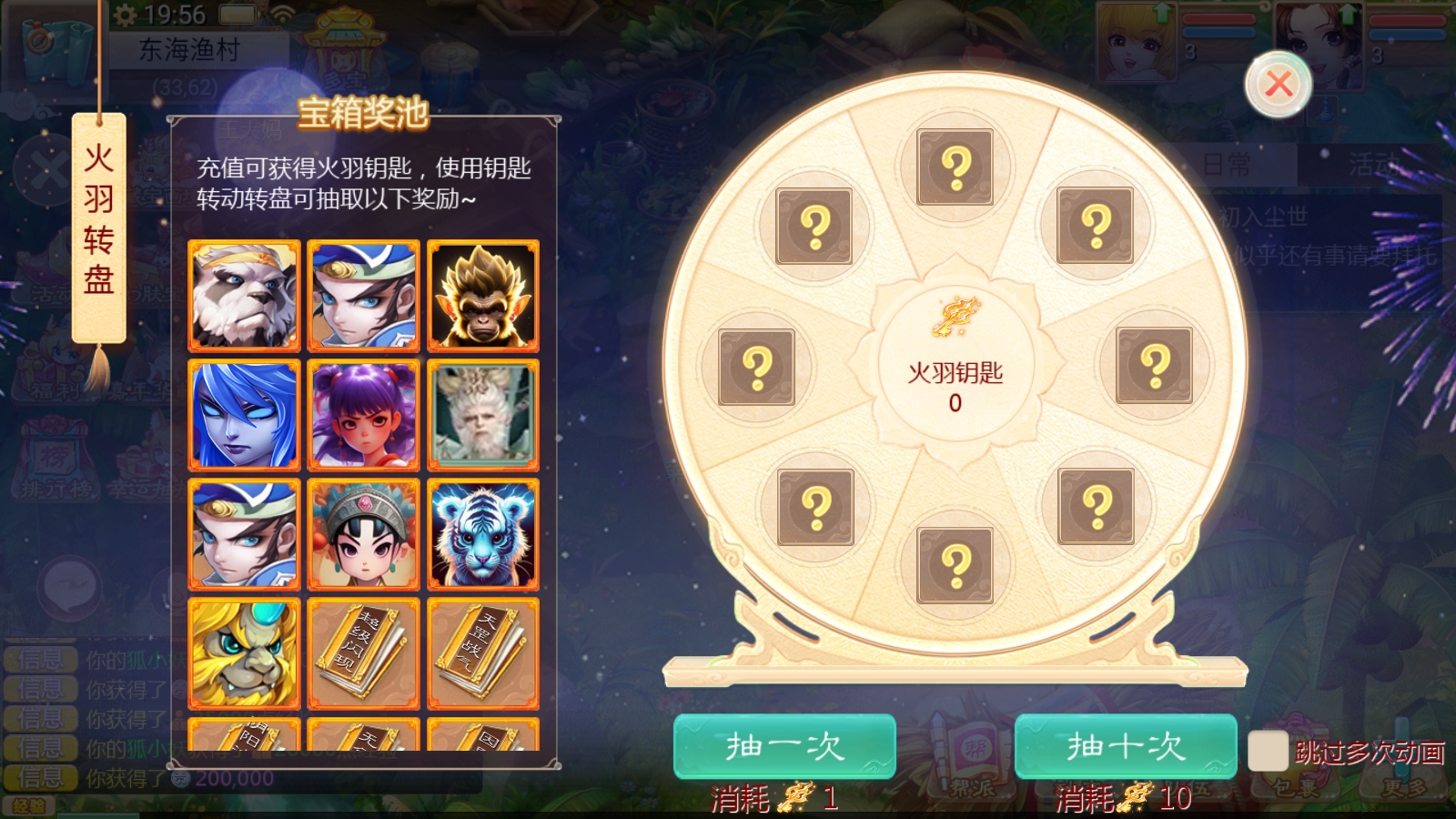Click a question mark mystery slot on the wheel
The width and height of the screenshot is (1456, 819).
[953, 167]
